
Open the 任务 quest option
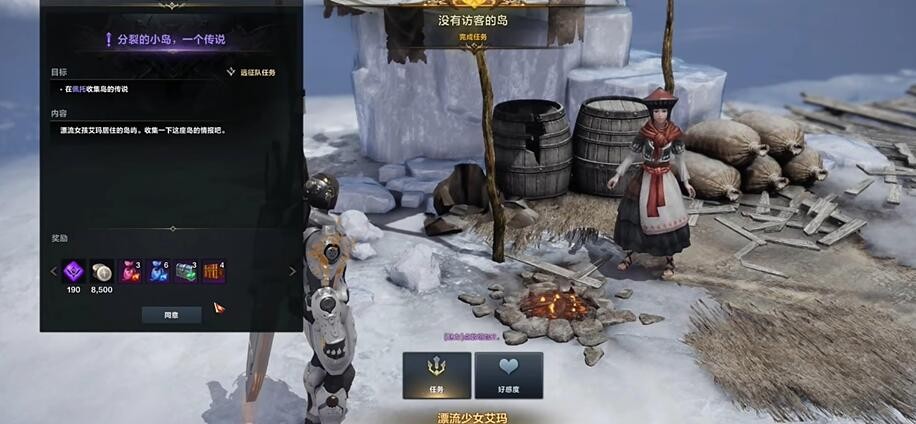[436, 375]
